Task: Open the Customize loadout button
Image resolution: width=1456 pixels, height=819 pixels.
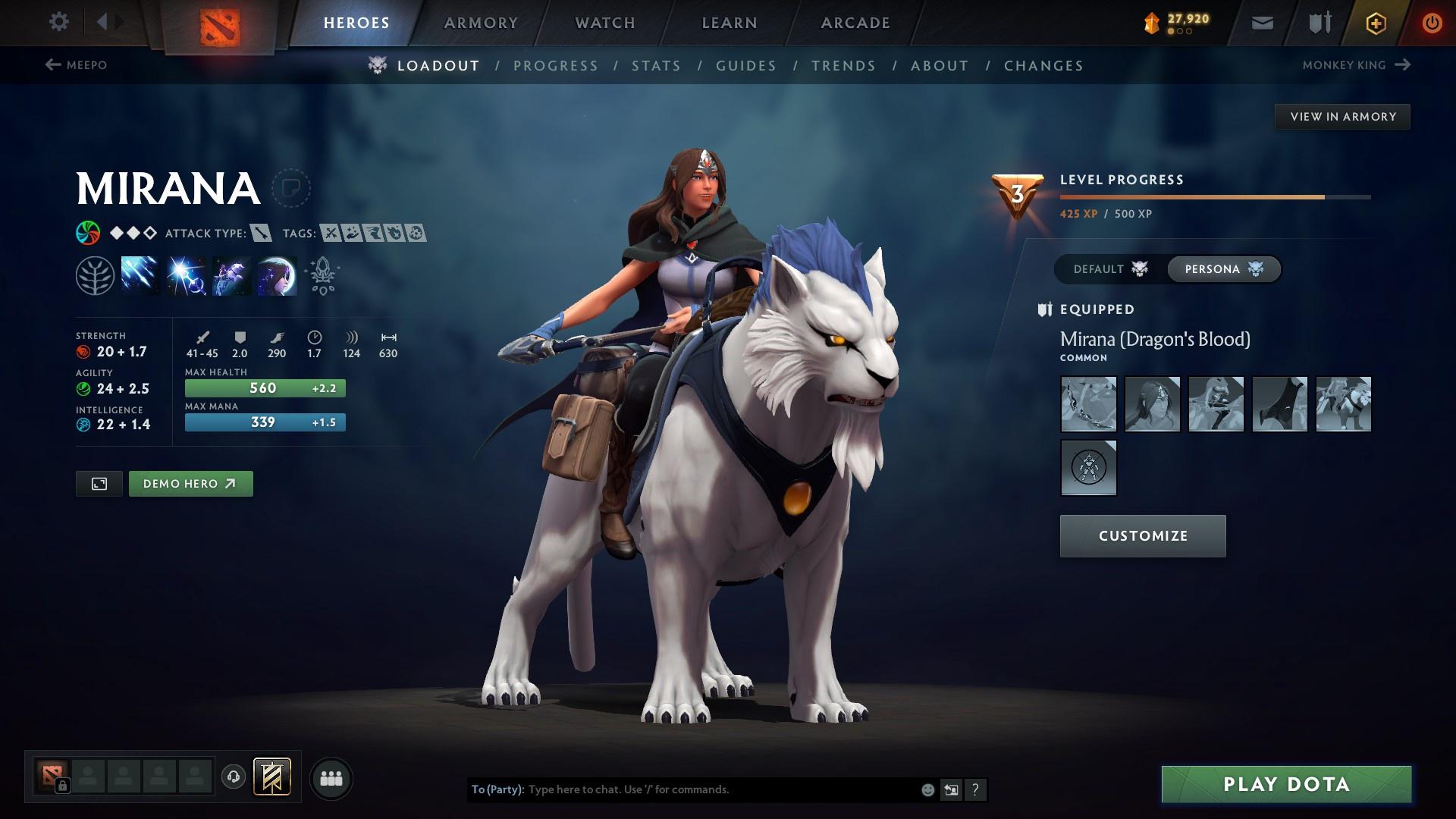Action: [x=1142, y=536]
